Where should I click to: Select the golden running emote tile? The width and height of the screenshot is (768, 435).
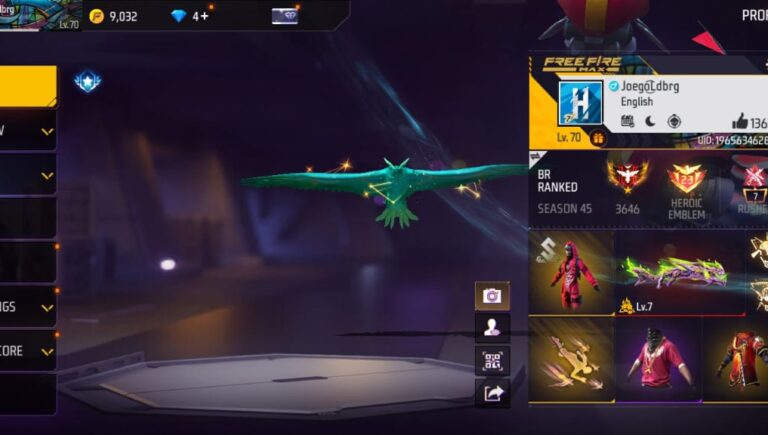point(571,360)
